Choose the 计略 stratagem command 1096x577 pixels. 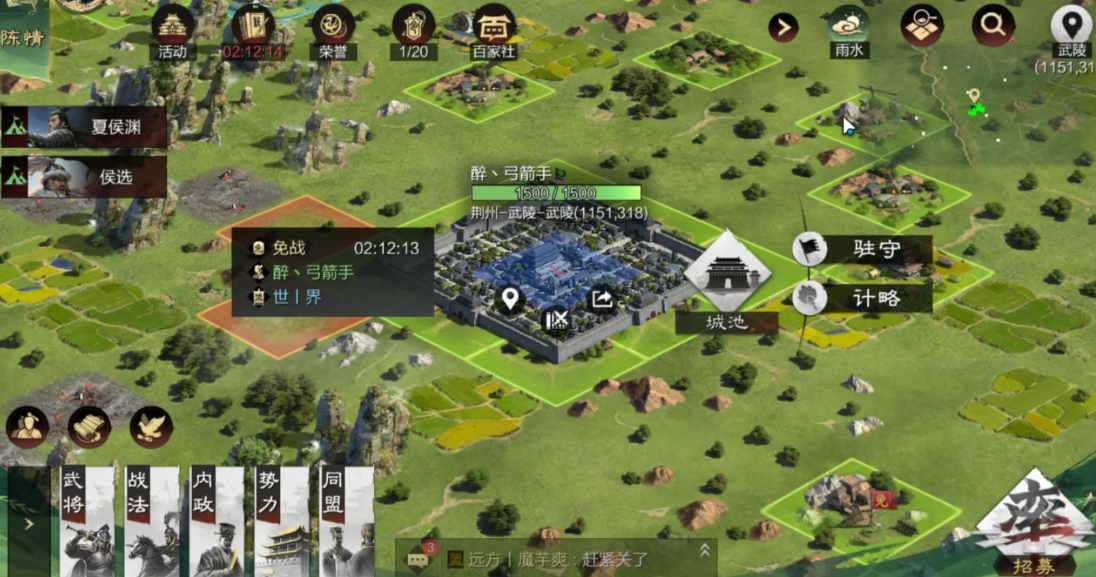(866, 297)
